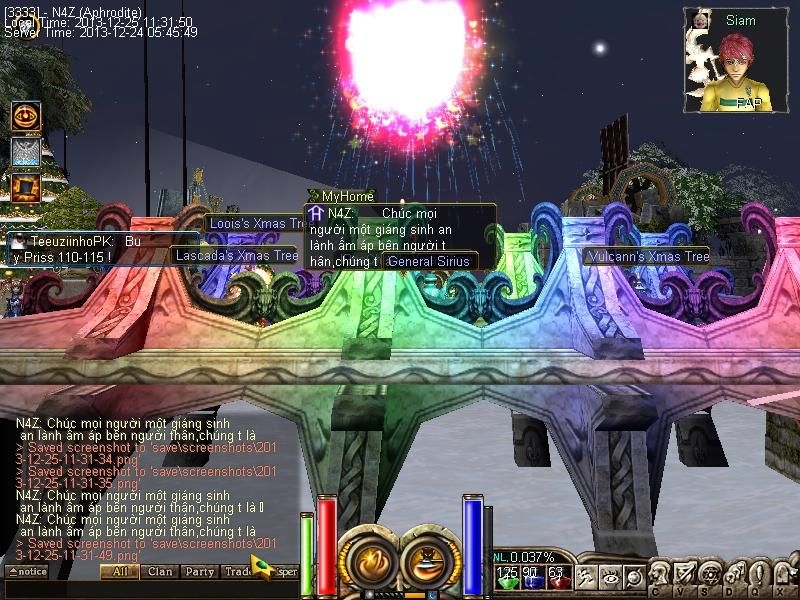Select the Party chat tab
This screenshot has width=800, height=600.
(x=199, y=572)
